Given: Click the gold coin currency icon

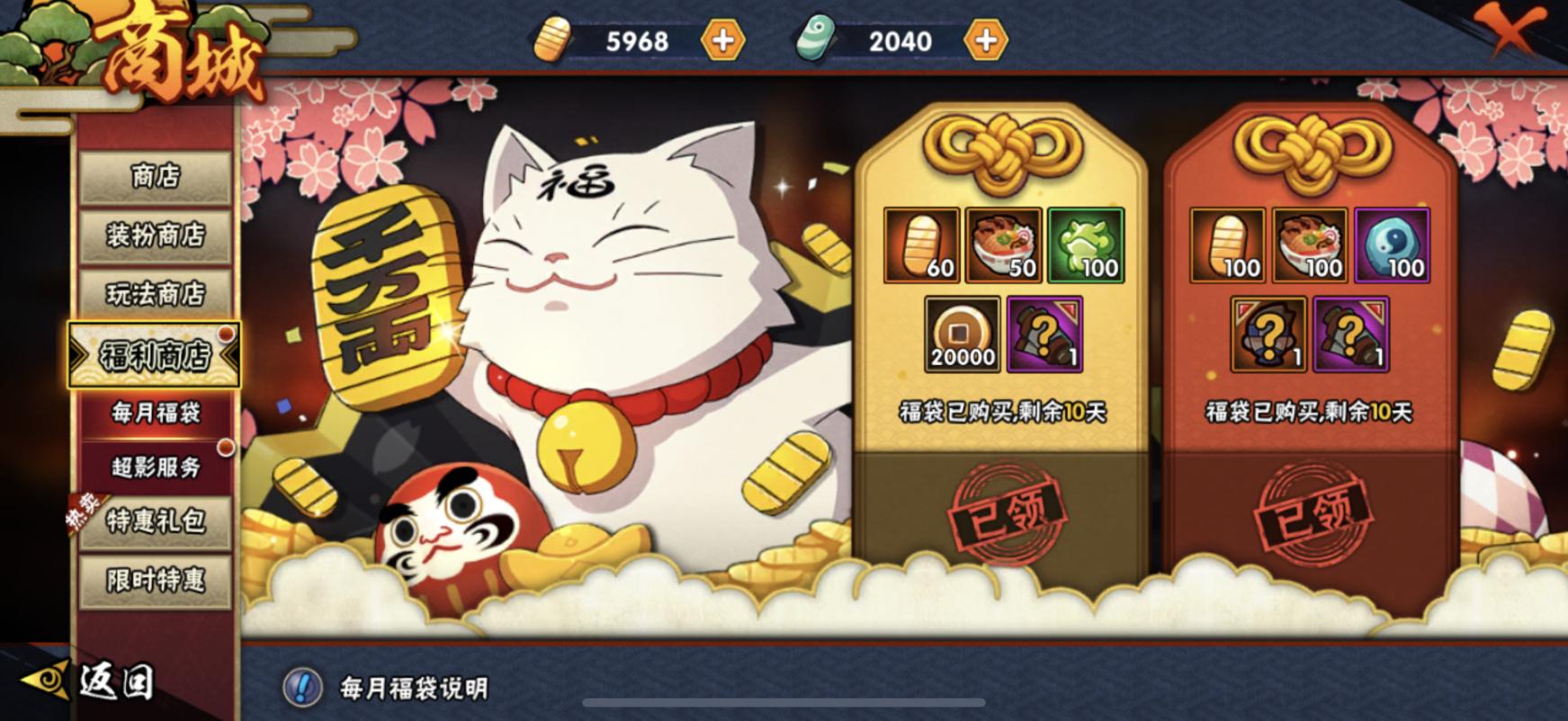Looking at the screenshot, I should [556, 40].
